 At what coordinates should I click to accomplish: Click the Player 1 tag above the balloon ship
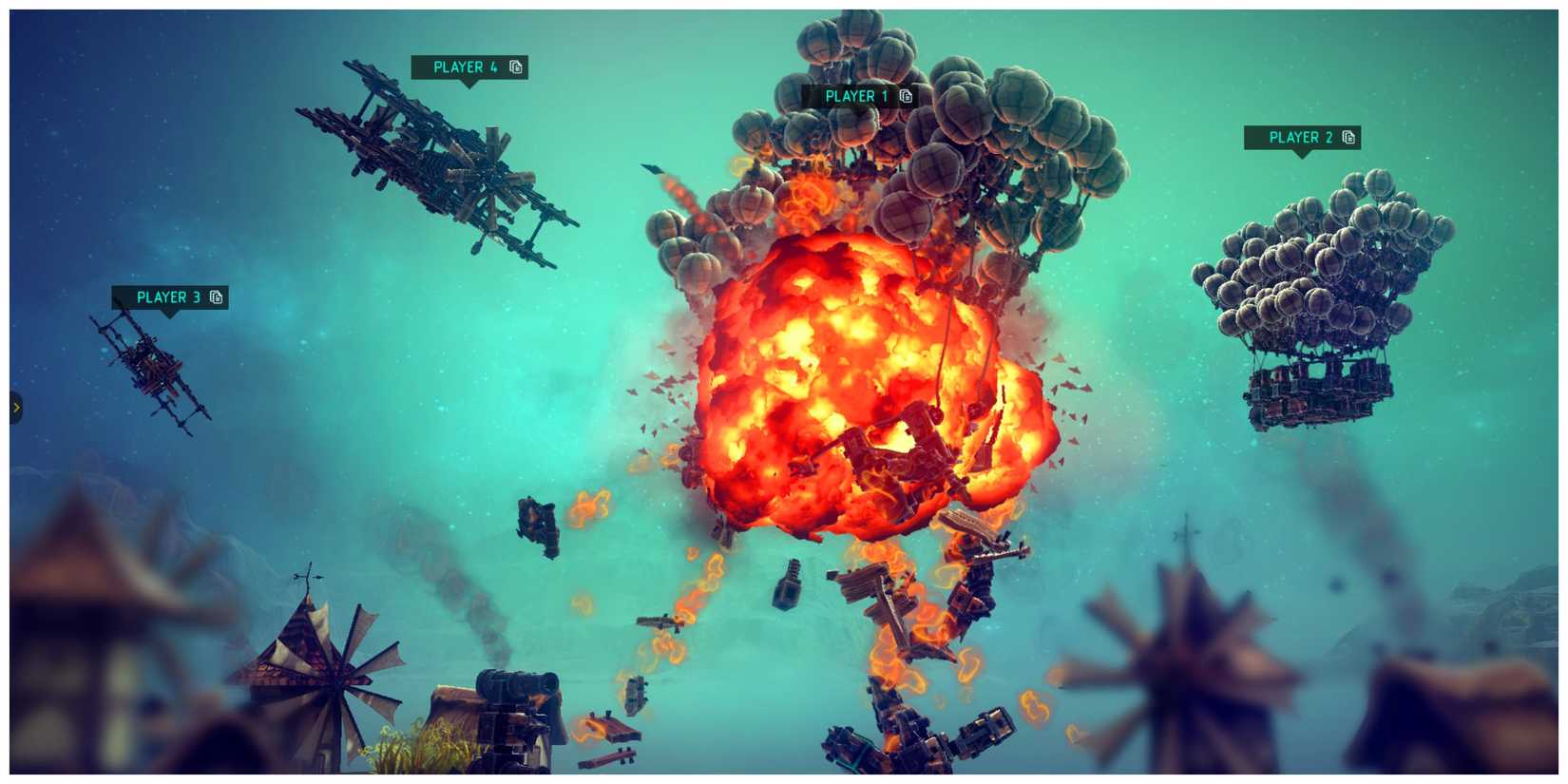coord(858,96)
